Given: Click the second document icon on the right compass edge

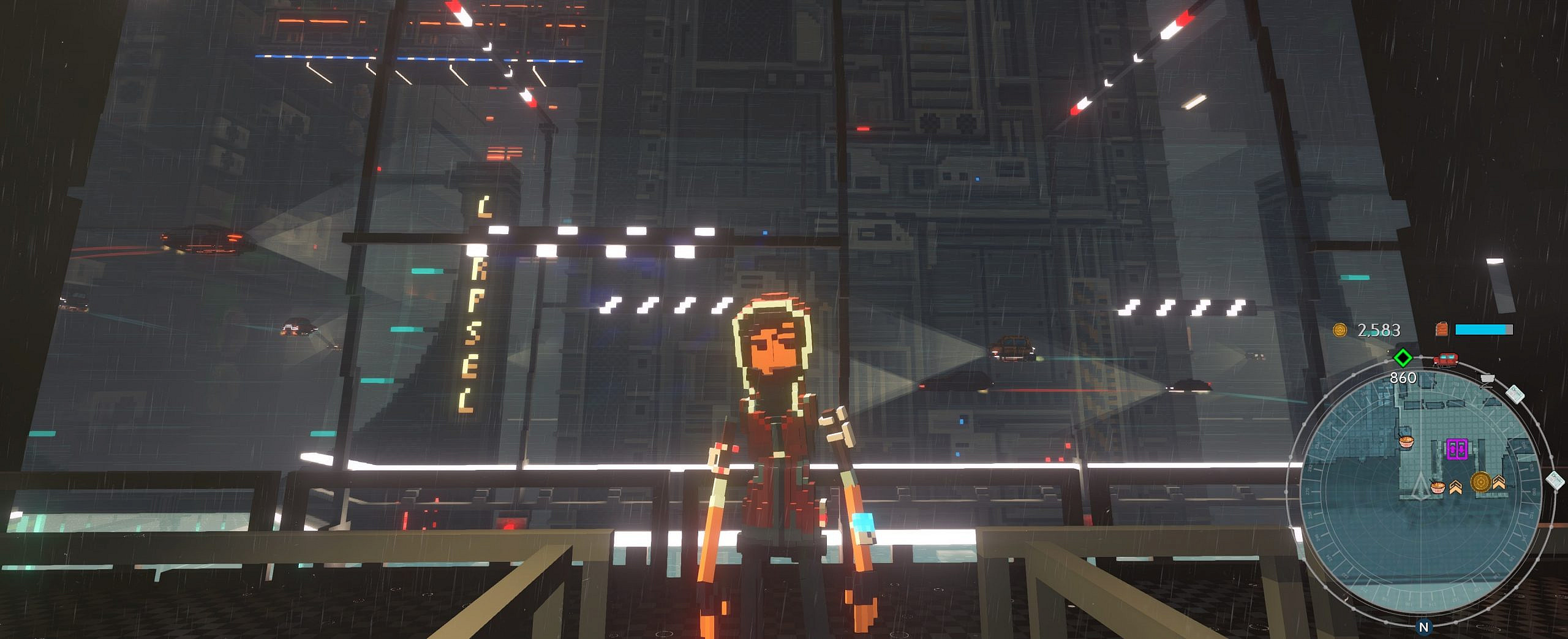Looking at the screenshot, I should pyautogui.click(x=1553, y=482).
